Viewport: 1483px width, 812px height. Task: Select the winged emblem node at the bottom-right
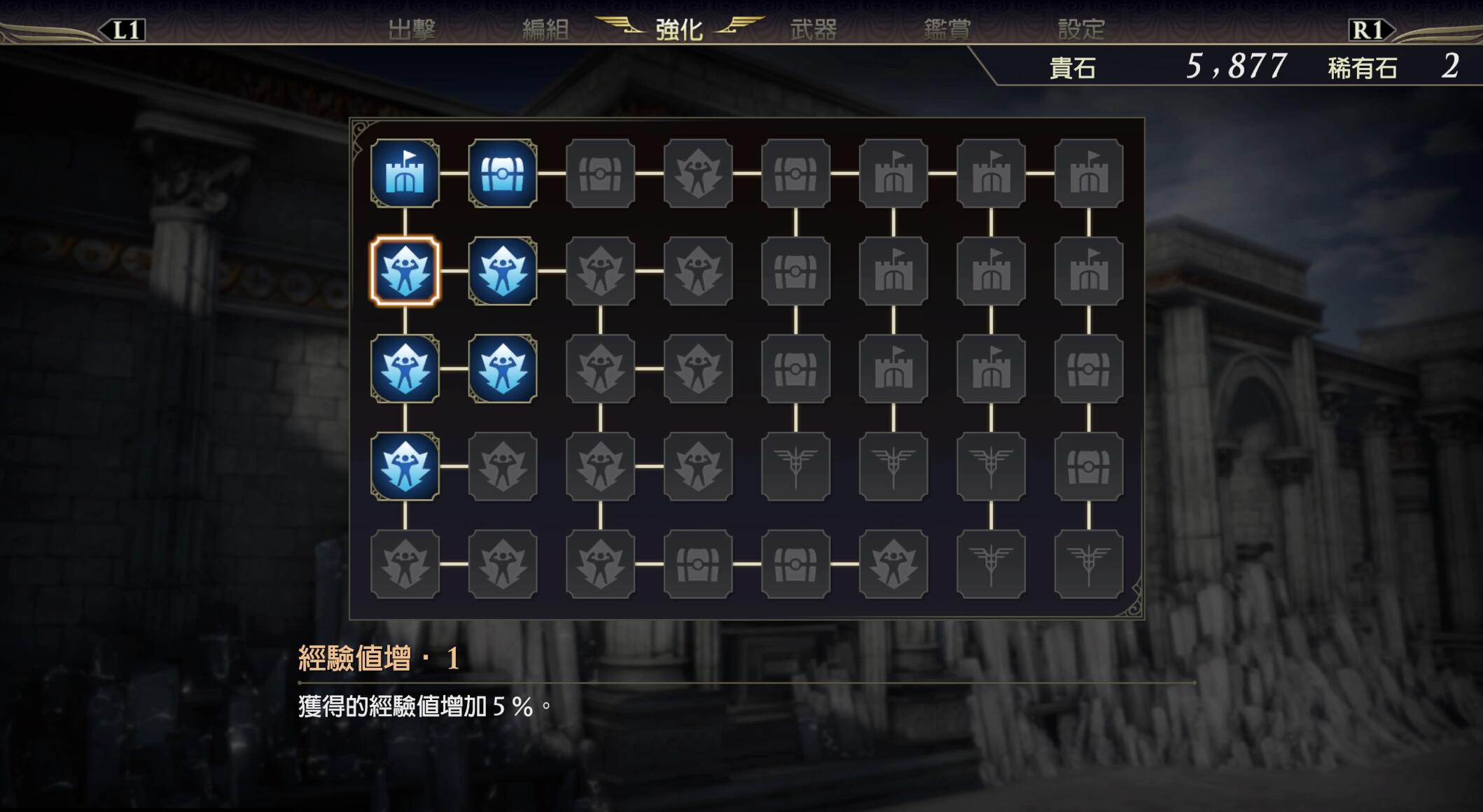coord(1089,566)
